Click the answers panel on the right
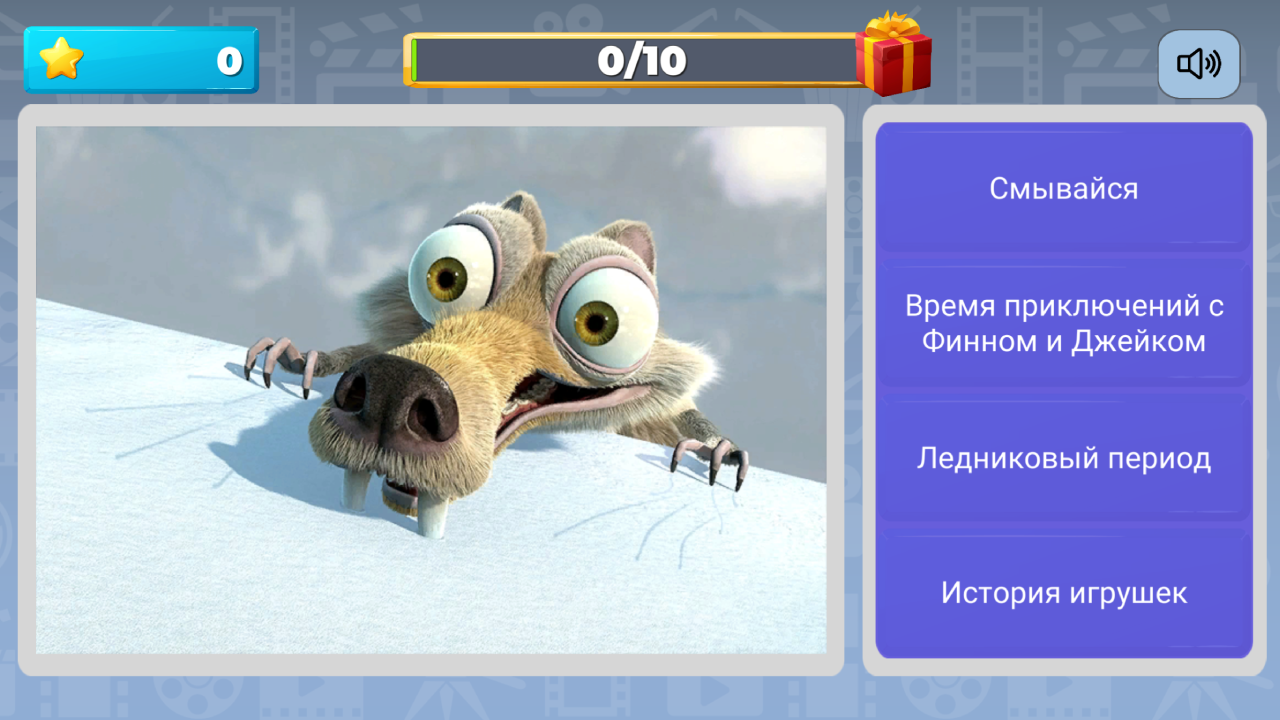This screenshot has width=1280, height=720. pos(1063,390)
